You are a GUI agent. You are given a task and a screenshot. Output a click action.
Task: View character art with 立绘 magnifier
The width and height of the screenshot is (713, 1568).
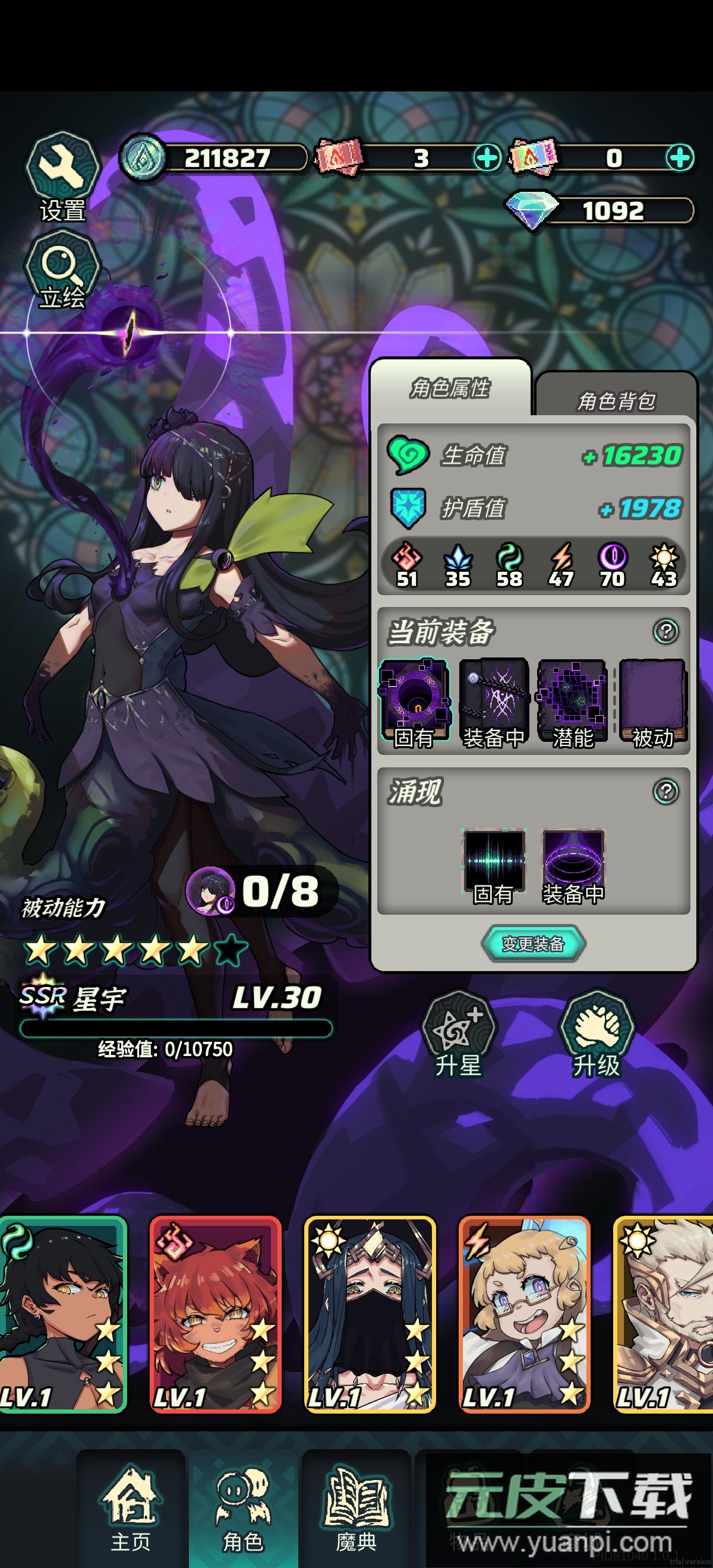coord(62,271)
